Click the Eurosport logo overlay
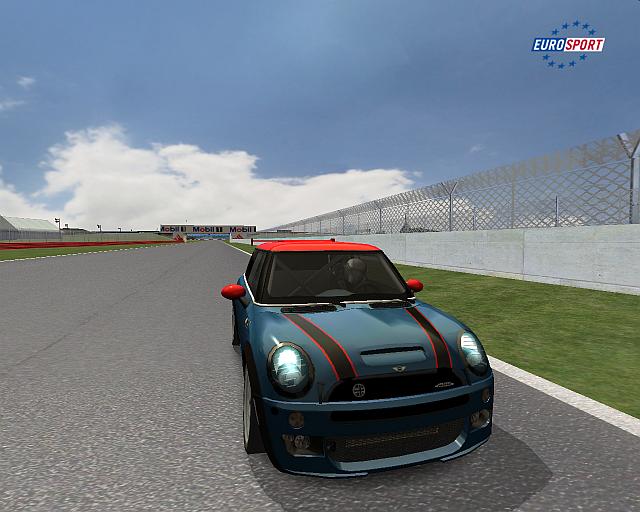The width and height of the screenshot is (640, 512). click(567, 44)
